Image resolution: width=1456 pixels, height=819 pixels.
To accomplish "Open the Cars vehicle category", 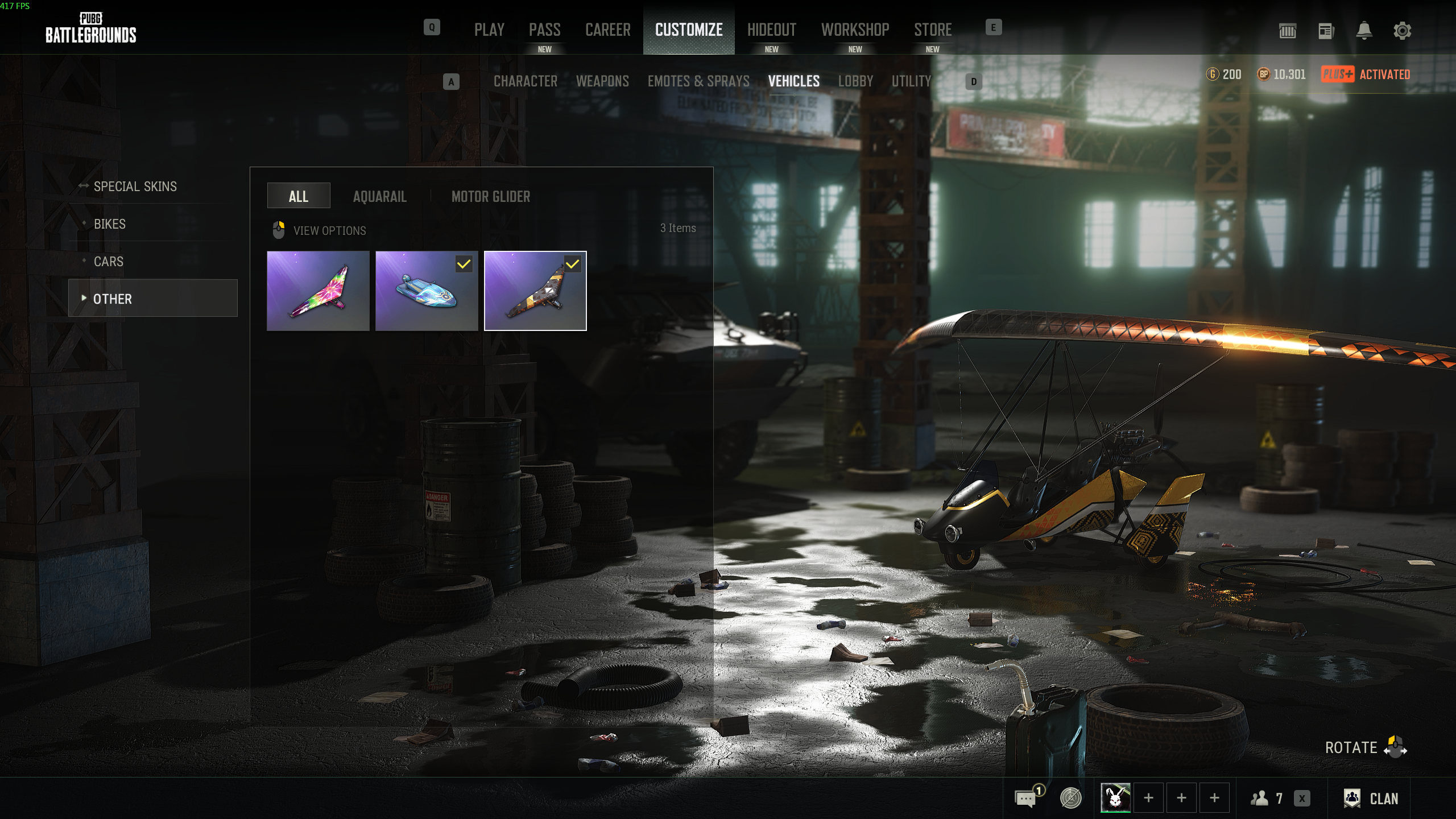I will pyautogui.click(x=108, y=262).
